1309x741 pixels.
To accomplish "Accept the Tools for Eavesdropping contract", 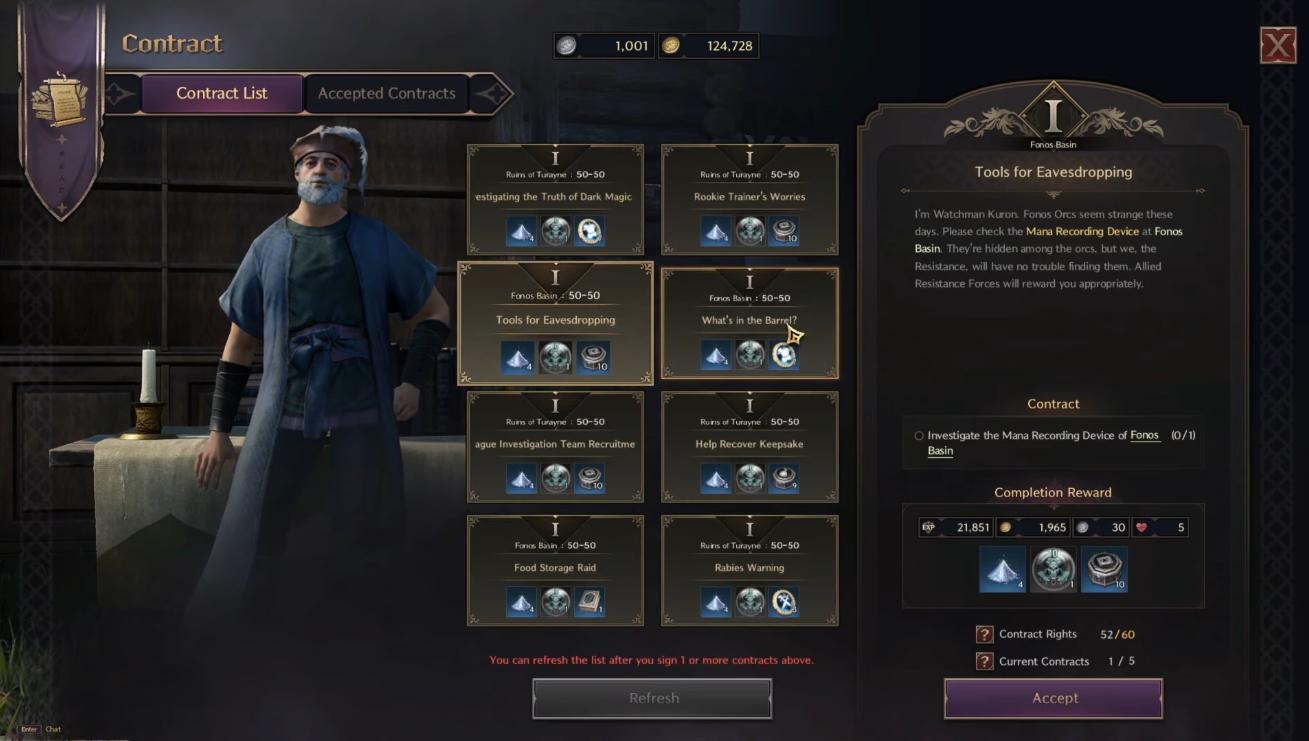I will [x=1053, y=698].
